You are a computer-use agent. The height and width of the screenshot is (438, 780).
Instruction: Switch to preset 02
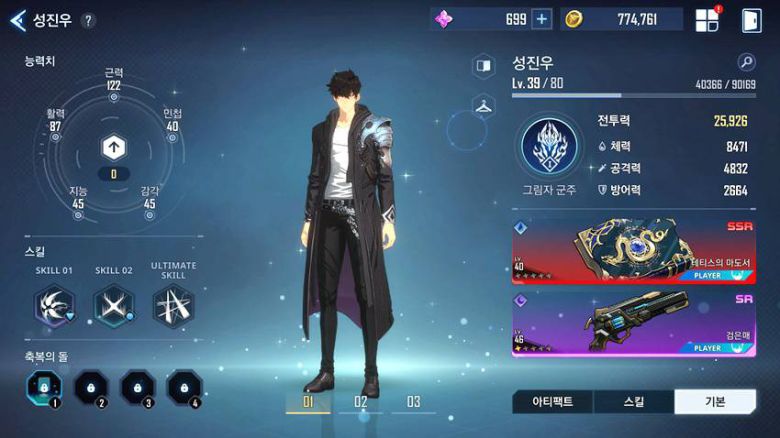pyautogui.click(x=361, y=403)
